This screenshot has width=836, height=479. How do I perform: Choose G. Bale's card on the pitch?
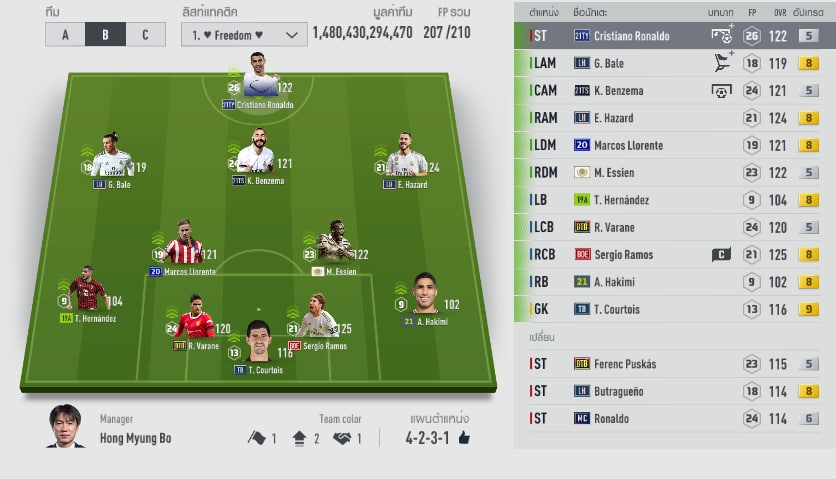[x=111, y=158]
